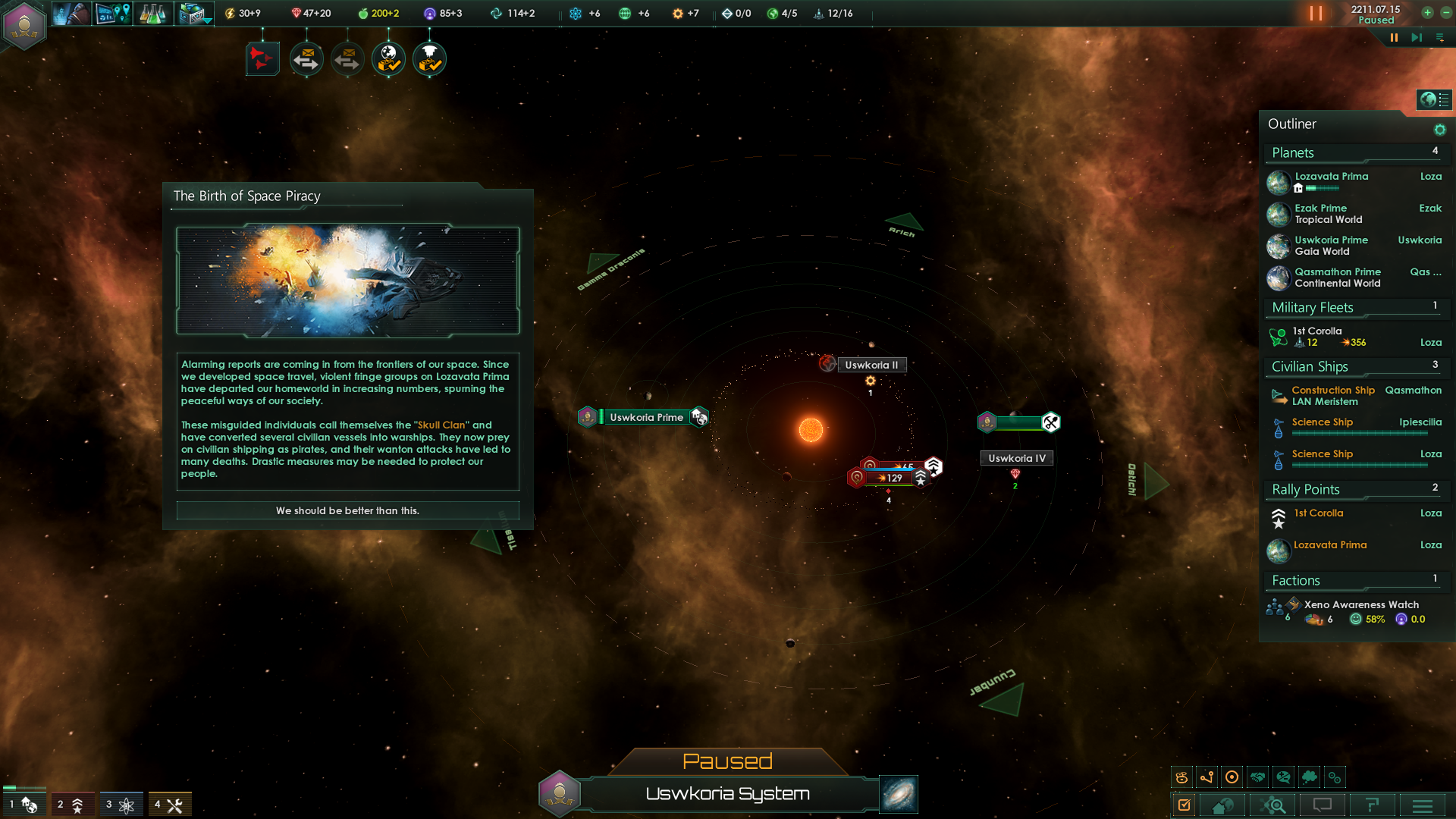
Task: Open Outliner settings gear
Action: (x=1439, y=130)
